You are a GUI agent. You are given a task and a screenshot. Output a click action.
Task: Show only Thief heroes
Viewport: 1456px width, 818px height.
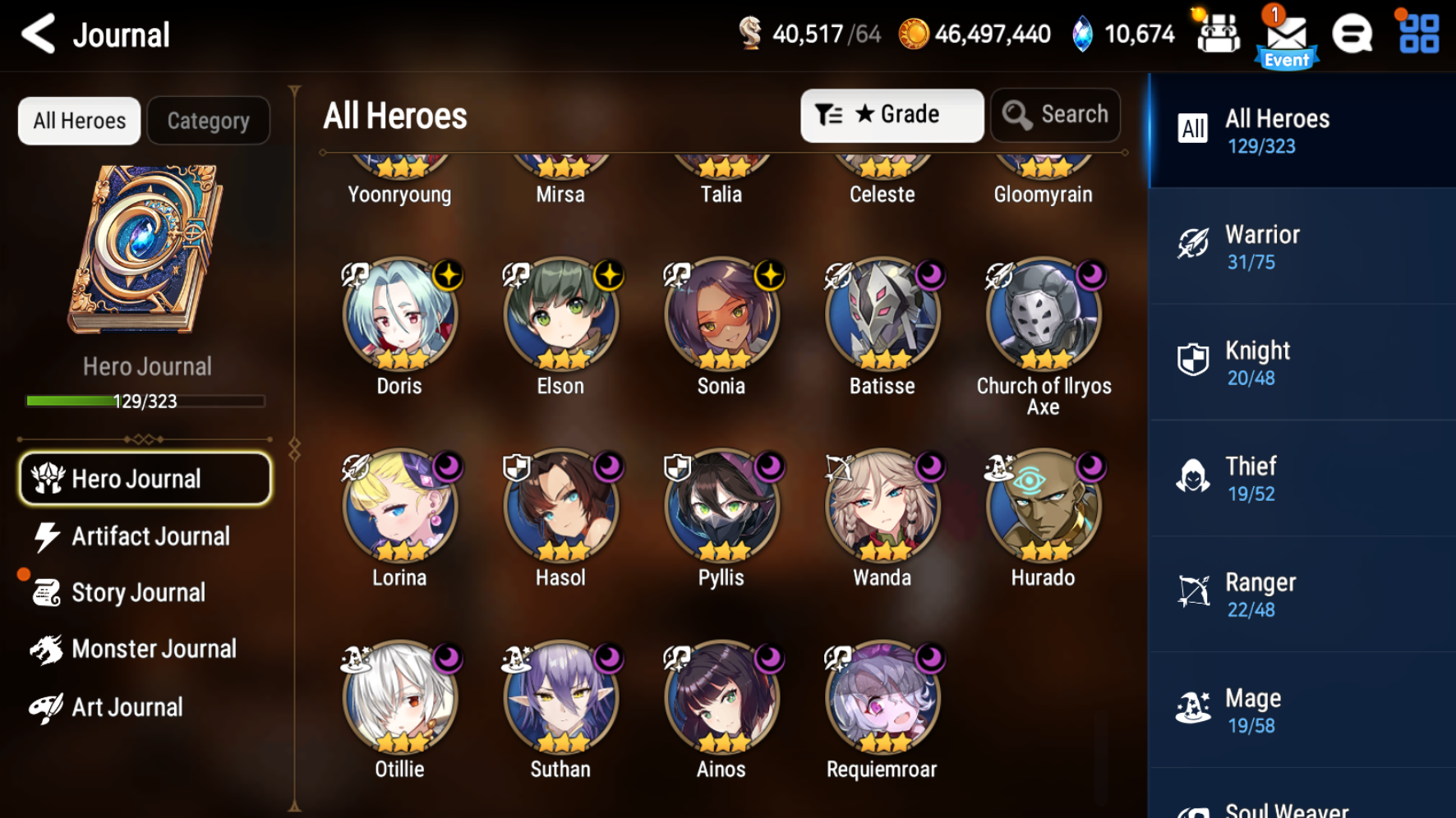tap(1302, 479)
